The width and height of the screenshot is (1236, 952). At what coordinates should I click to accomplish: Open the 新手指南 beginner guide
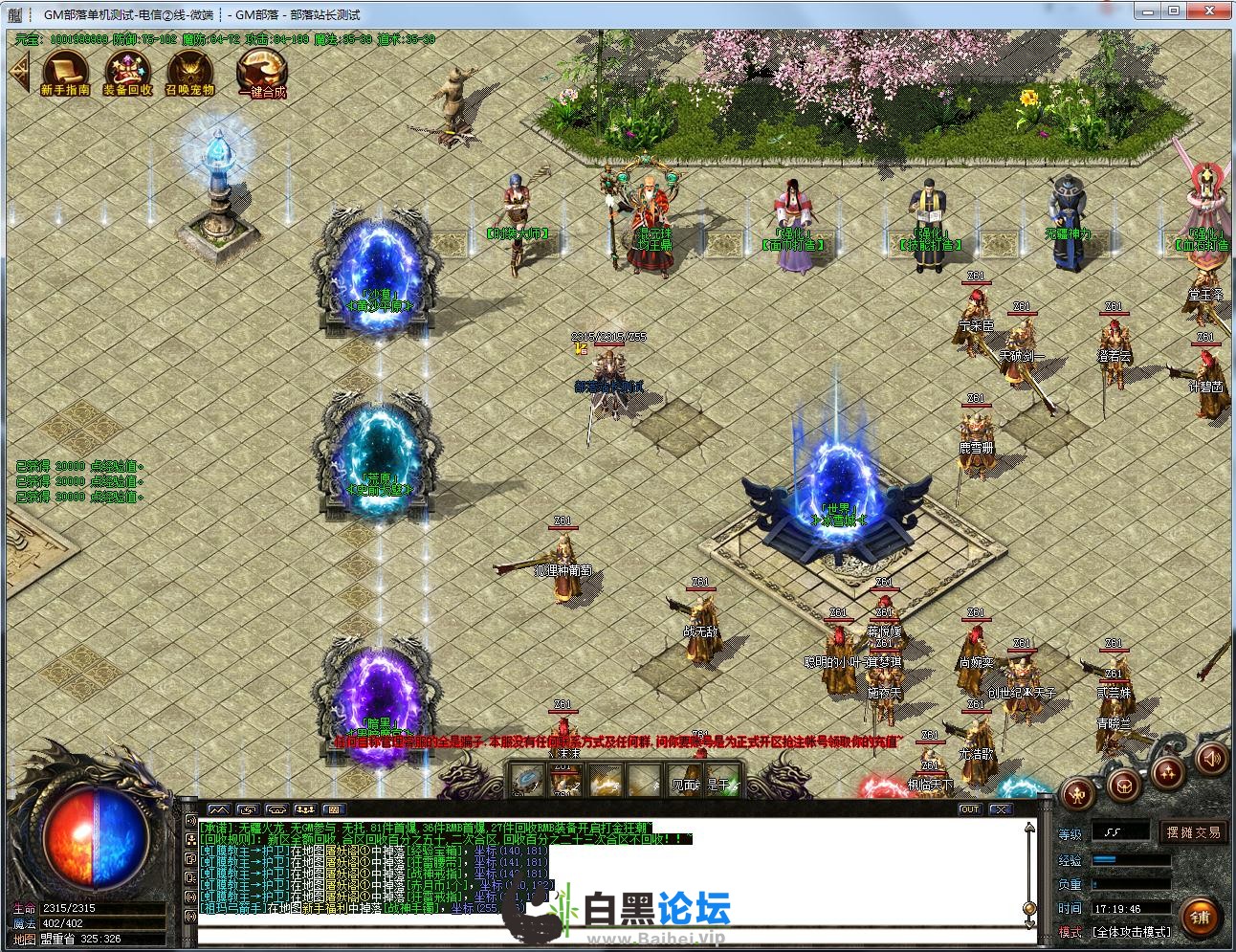point(65,73)
